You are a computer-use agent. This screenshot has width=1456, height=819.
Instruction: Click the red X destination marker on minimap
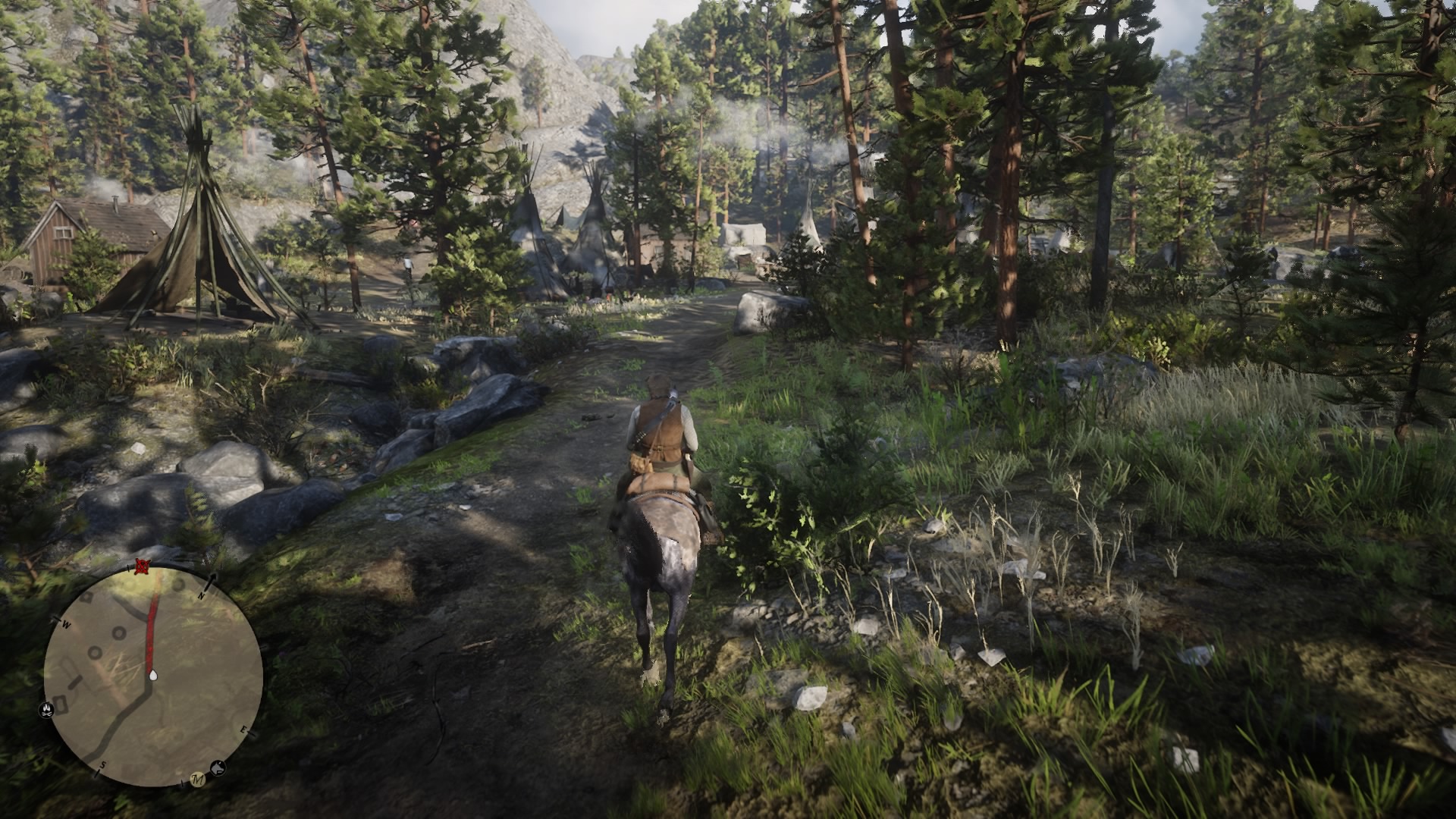click(x=141, y=565)
